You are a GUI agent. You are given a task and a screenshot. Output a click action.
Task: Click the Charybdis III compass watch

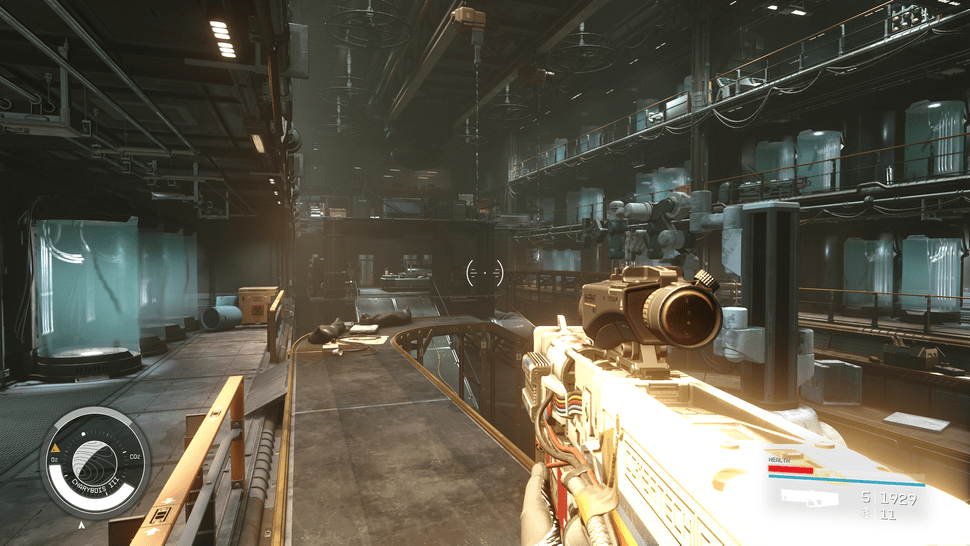(x=95, y=462)
